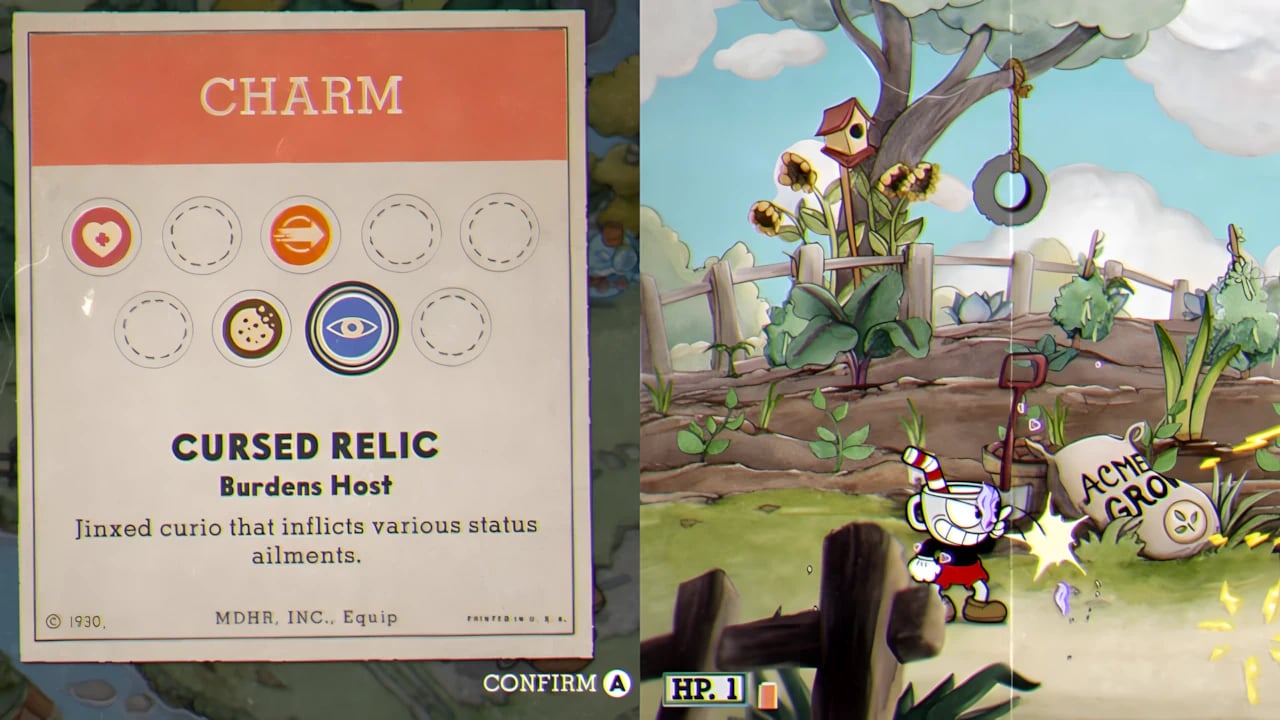The height and width of the screenshot is (720, 1280).
Task: Click the empty slot right of the eye charm
Action: [450, 328]
